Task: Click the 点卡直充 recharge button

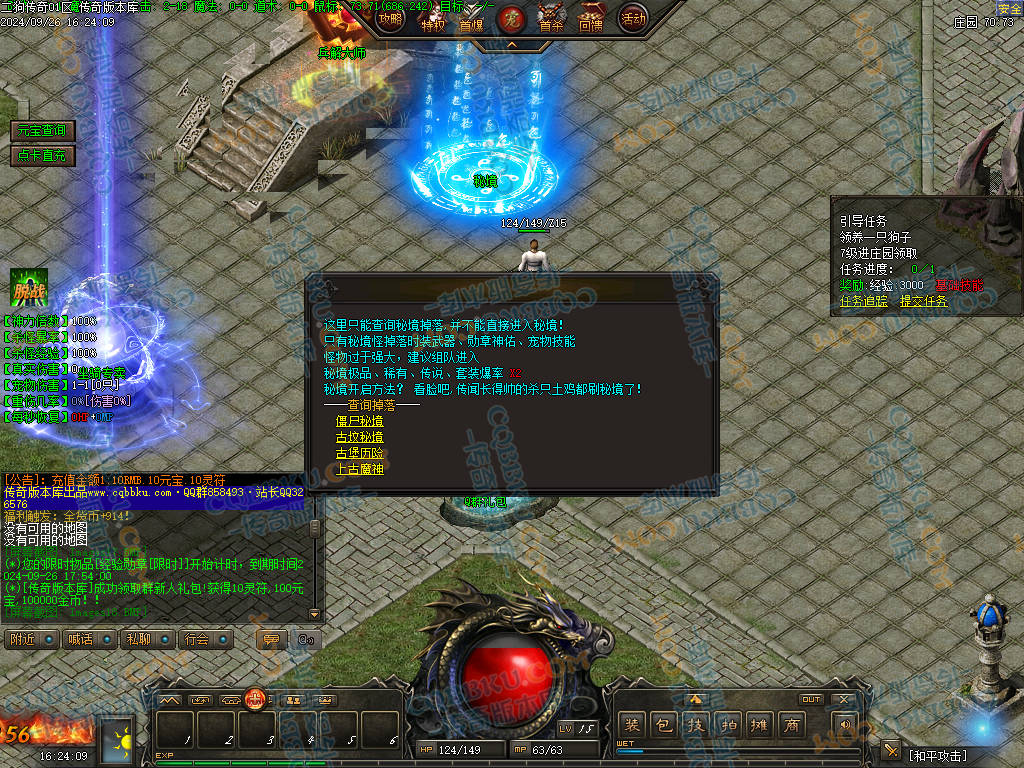Action: tap(42, 155)
